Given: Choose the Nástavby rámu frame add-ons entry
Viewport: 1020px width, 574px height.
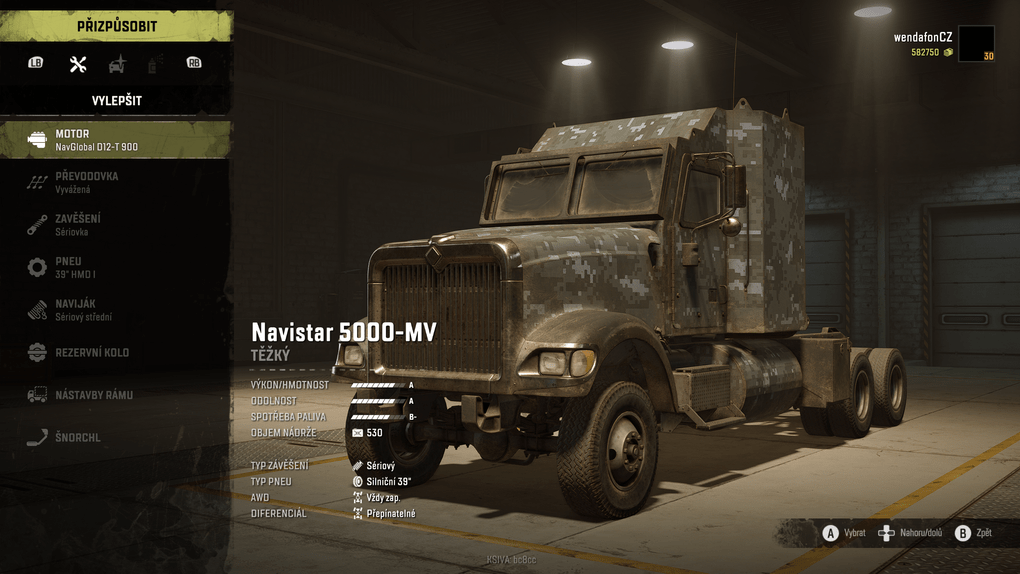Looking at the screenshot, I should pyautogui.click(x=115, y=395).
